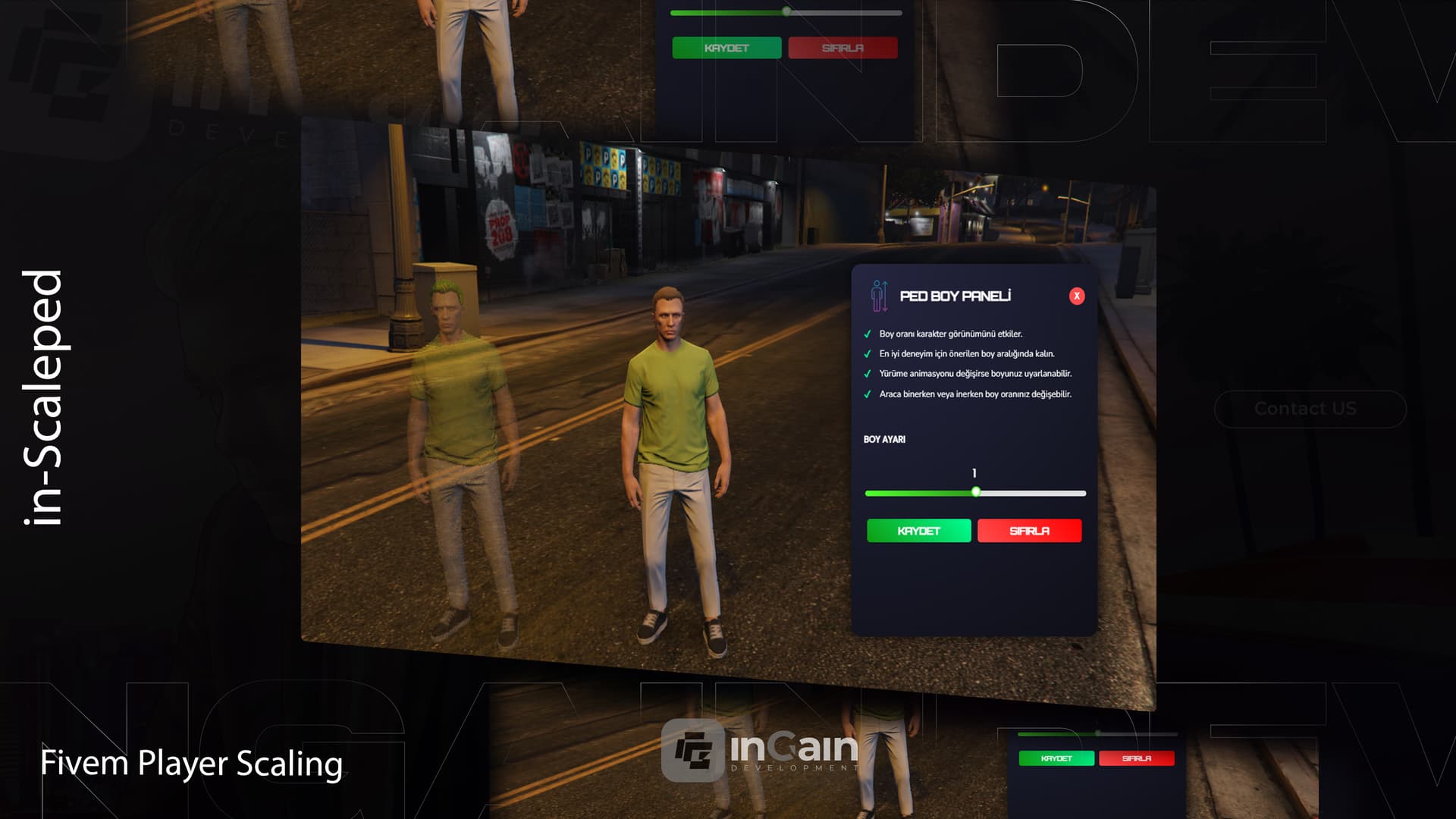1456x819 pixels.
Task: Expand the PED BOY PANELİ header section
Action: pyautogui.click(x=955, y=297)
